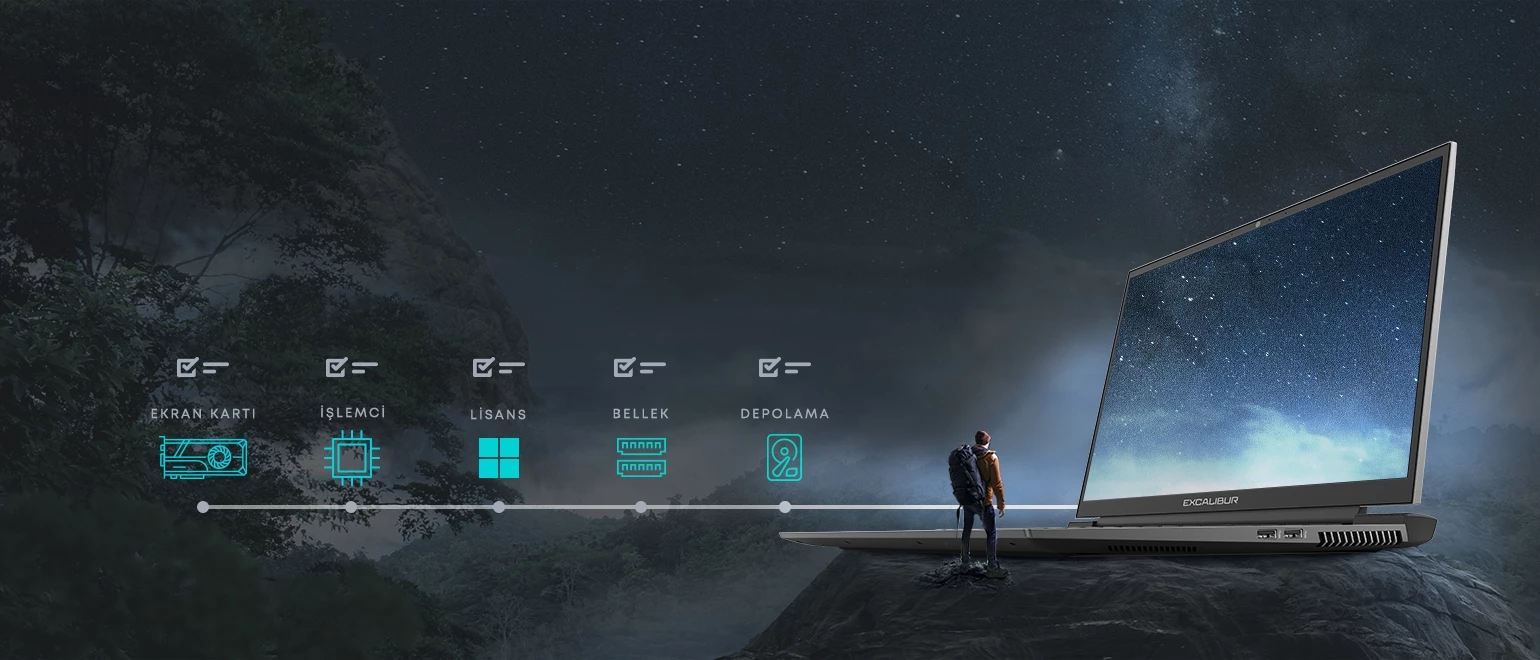This screenshot has height=660, width=1540.
Task: Open the İşlemci processor chip icon
Action: pyautogui.click(x=351, y=458)
